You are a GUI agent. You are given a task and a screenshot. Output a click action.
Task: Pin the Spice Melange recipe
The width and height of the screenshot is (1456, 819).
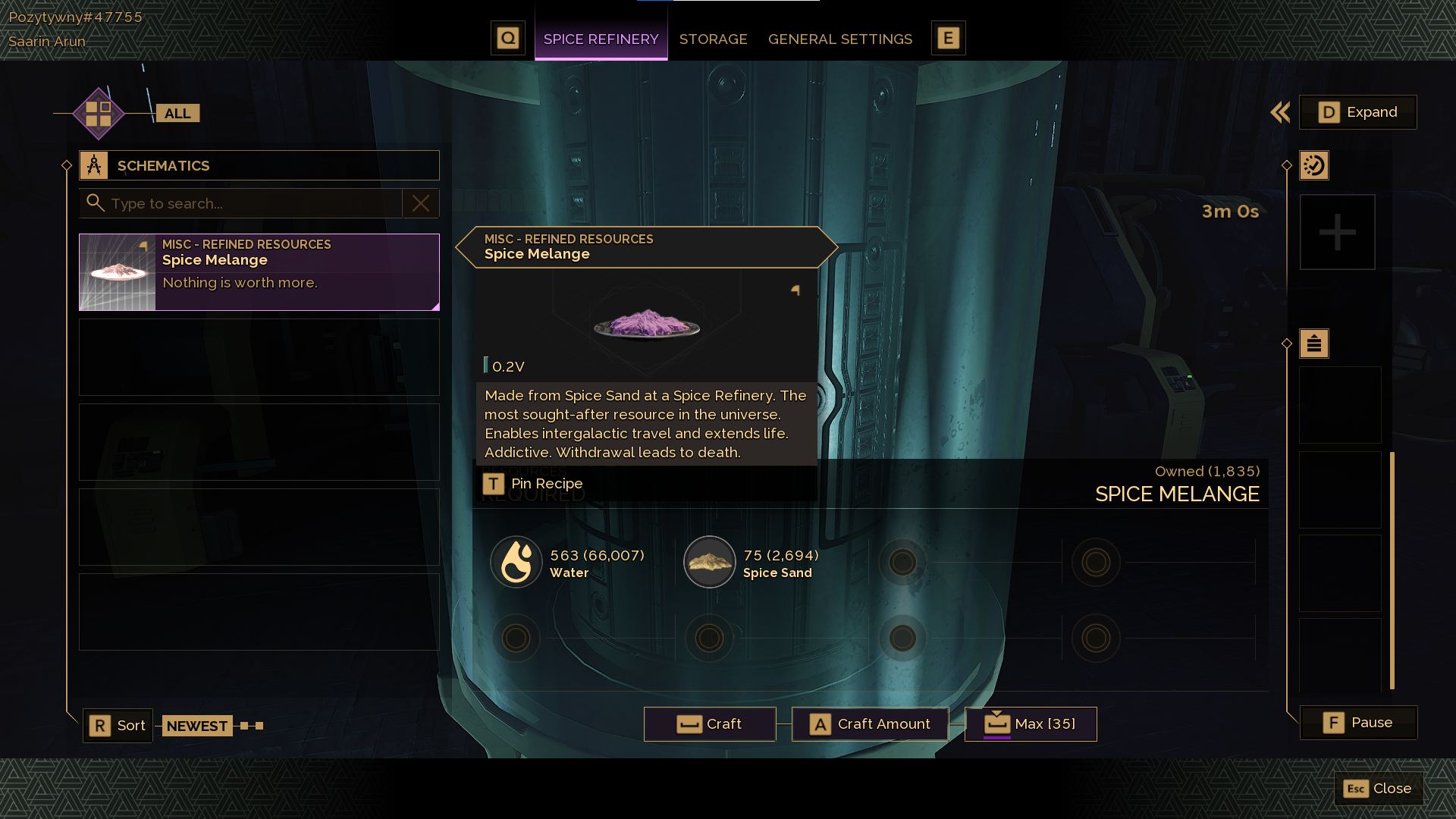click(x=534, y=484)
